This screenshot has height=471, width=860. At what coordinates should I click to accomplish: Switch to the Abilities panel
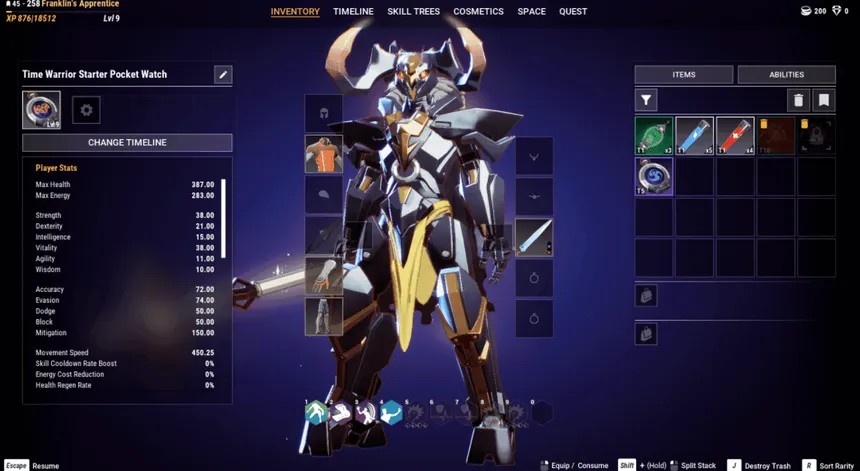pyautogui.click(x=786, y=74)
